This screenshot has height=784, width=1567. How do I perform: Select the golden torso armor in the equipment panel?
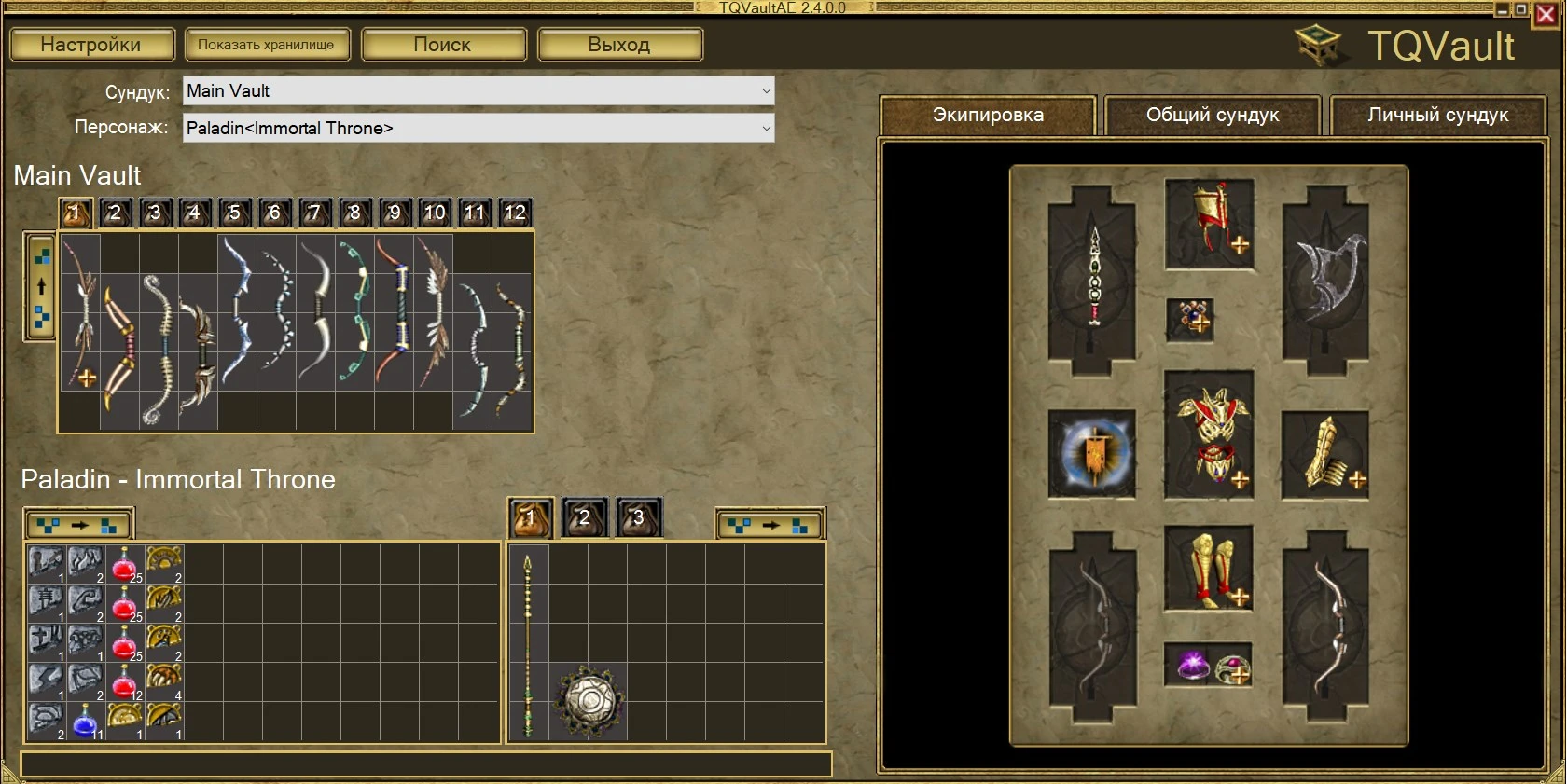click(x=1210, y=438)
